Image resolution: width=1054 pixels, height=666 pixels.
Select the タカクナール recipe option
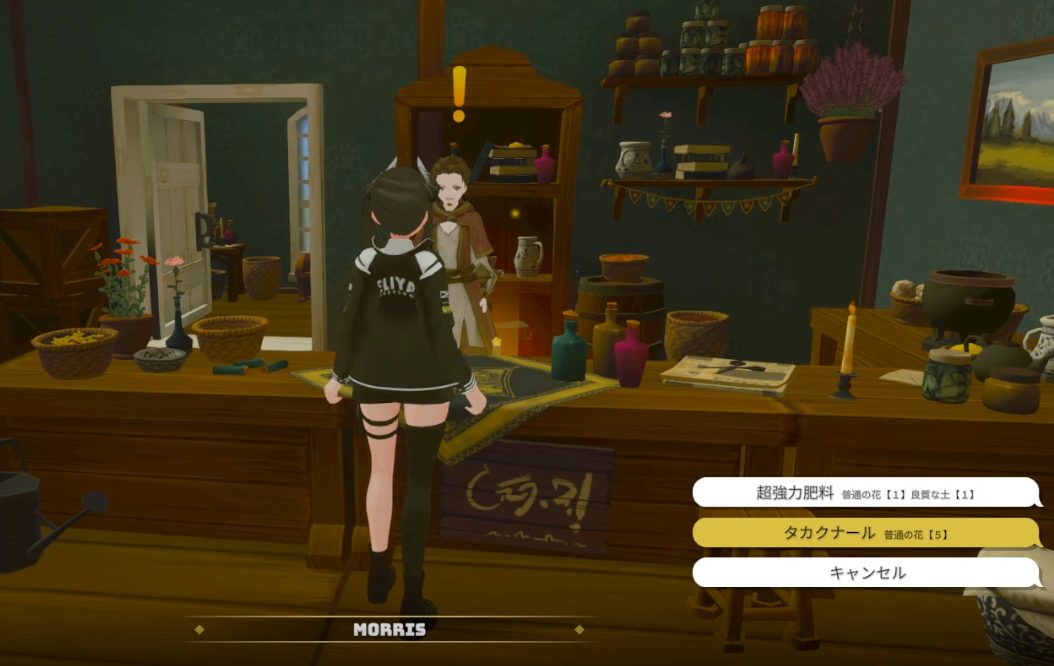(x=865, y=533)
